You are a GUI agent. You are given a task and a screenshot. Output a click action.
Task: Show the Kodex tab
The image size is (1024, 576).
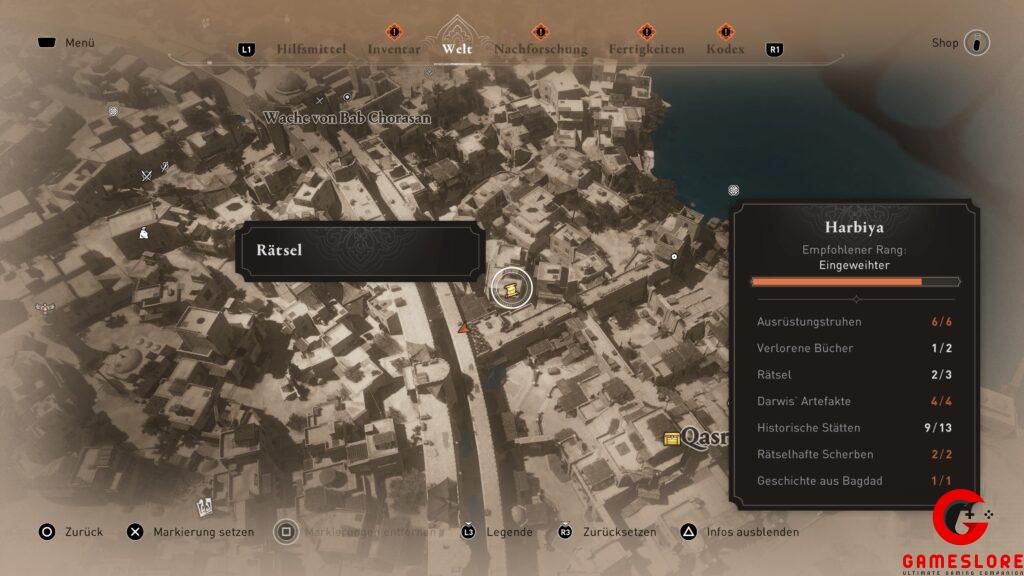[725, 49]
